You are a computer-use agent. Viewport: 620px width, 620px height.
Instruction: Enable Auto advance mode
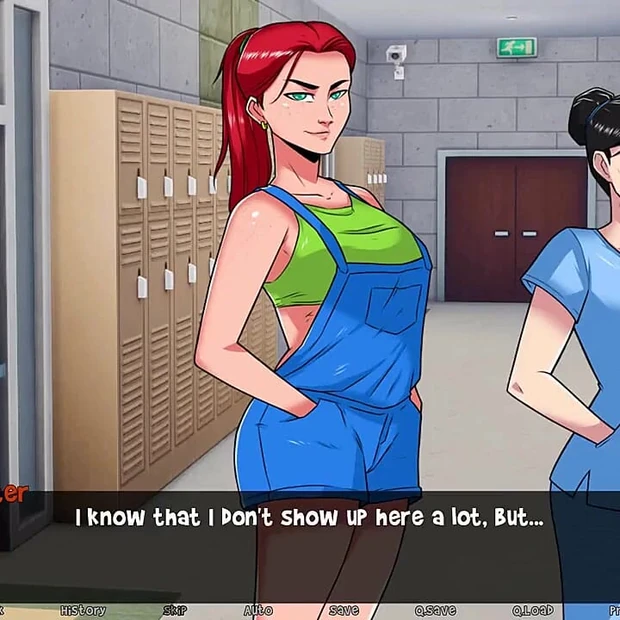[x=257, y=610]
